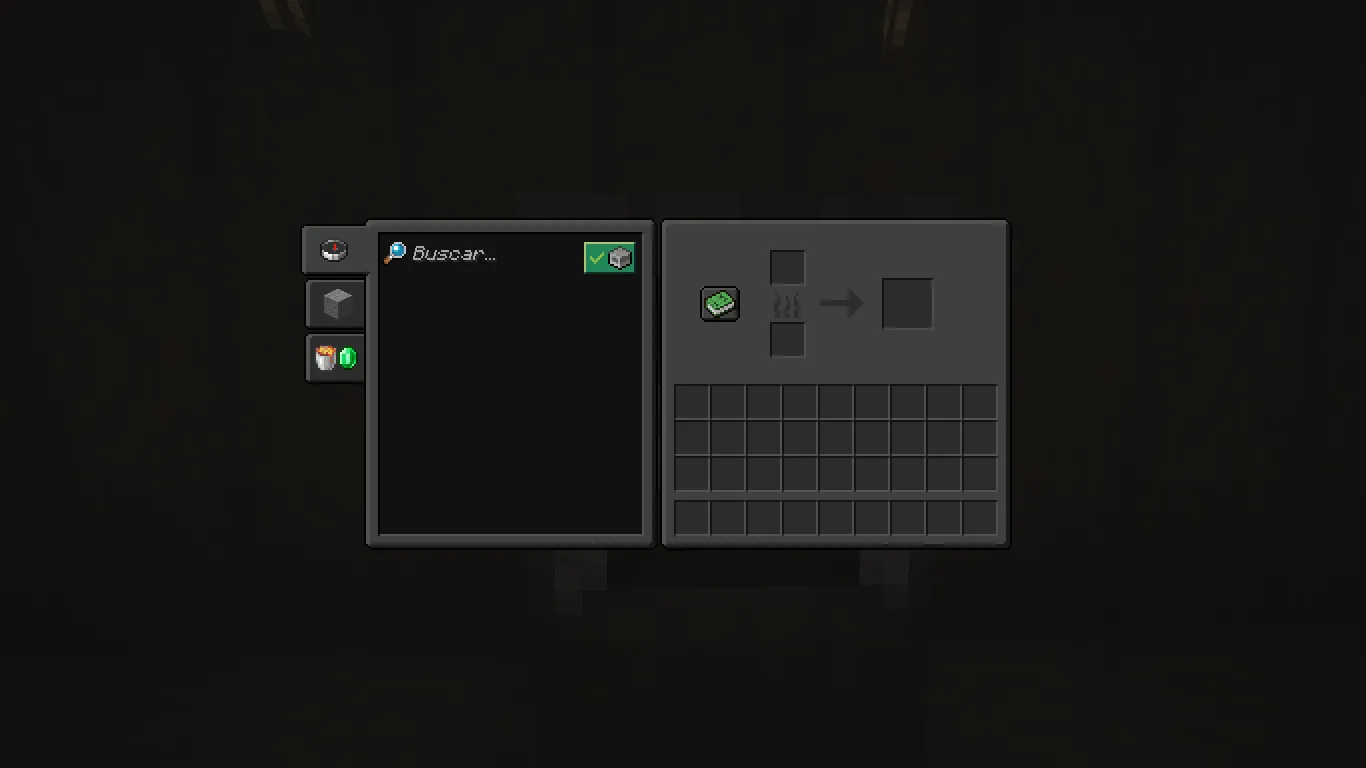Click the smoke indicator between the slots
The height and width of the screenshot is (768, 1366).
[x=787, y=303]
